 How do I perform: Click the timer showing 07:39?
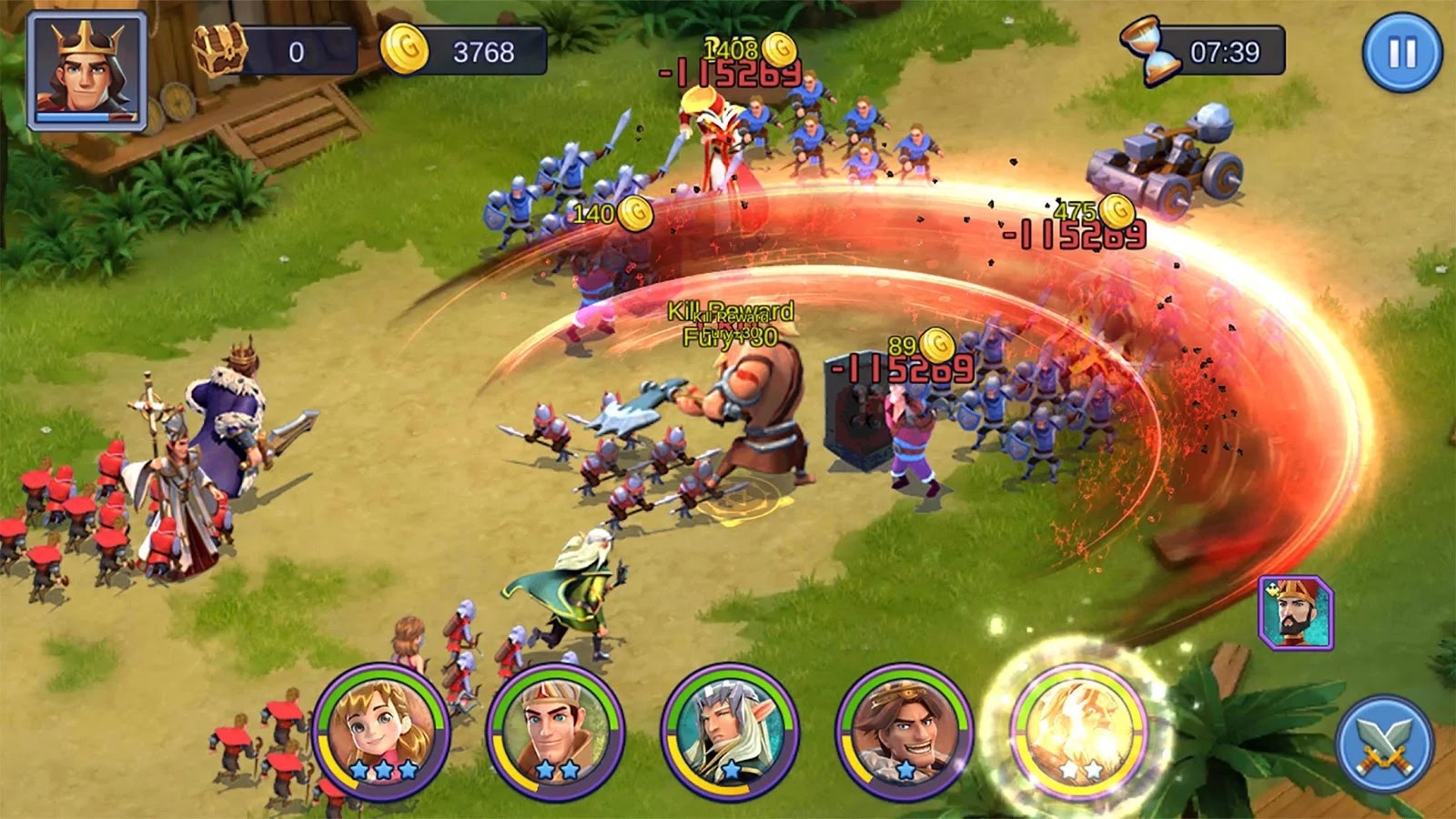coord(1224,50)
